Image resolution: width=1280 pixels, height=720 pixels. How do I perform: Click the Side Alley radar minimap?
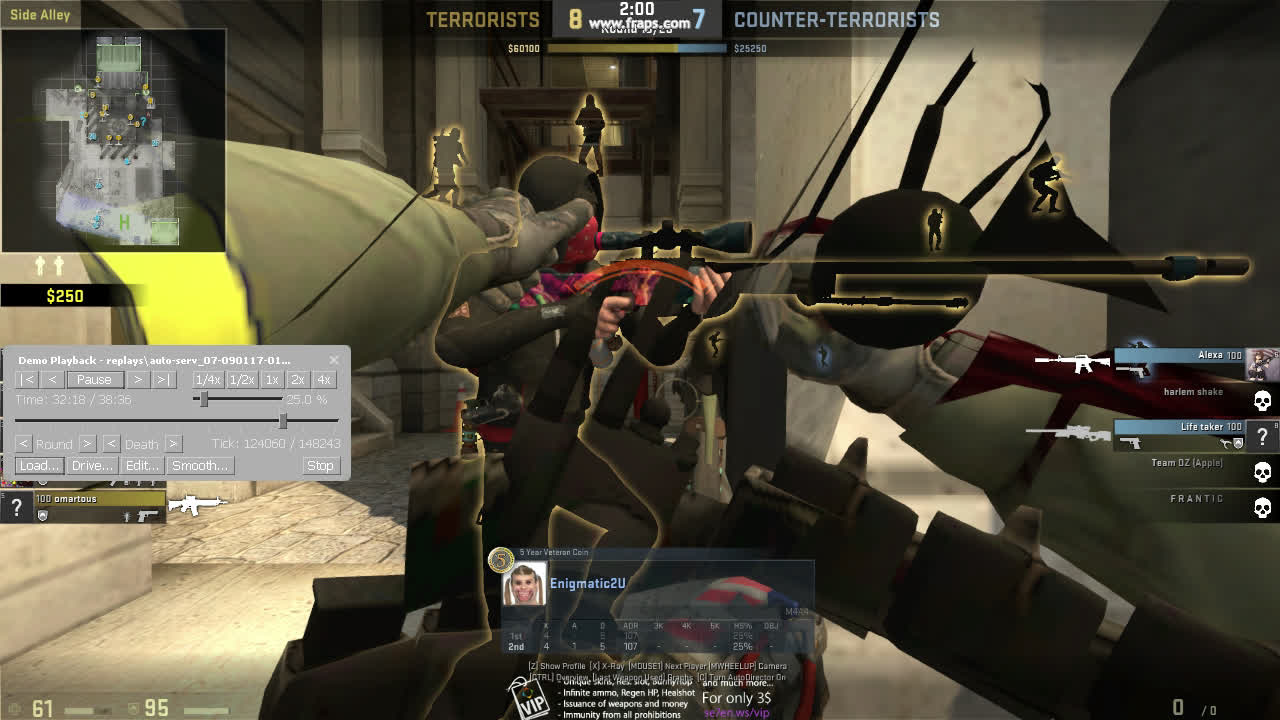point(113,140)
